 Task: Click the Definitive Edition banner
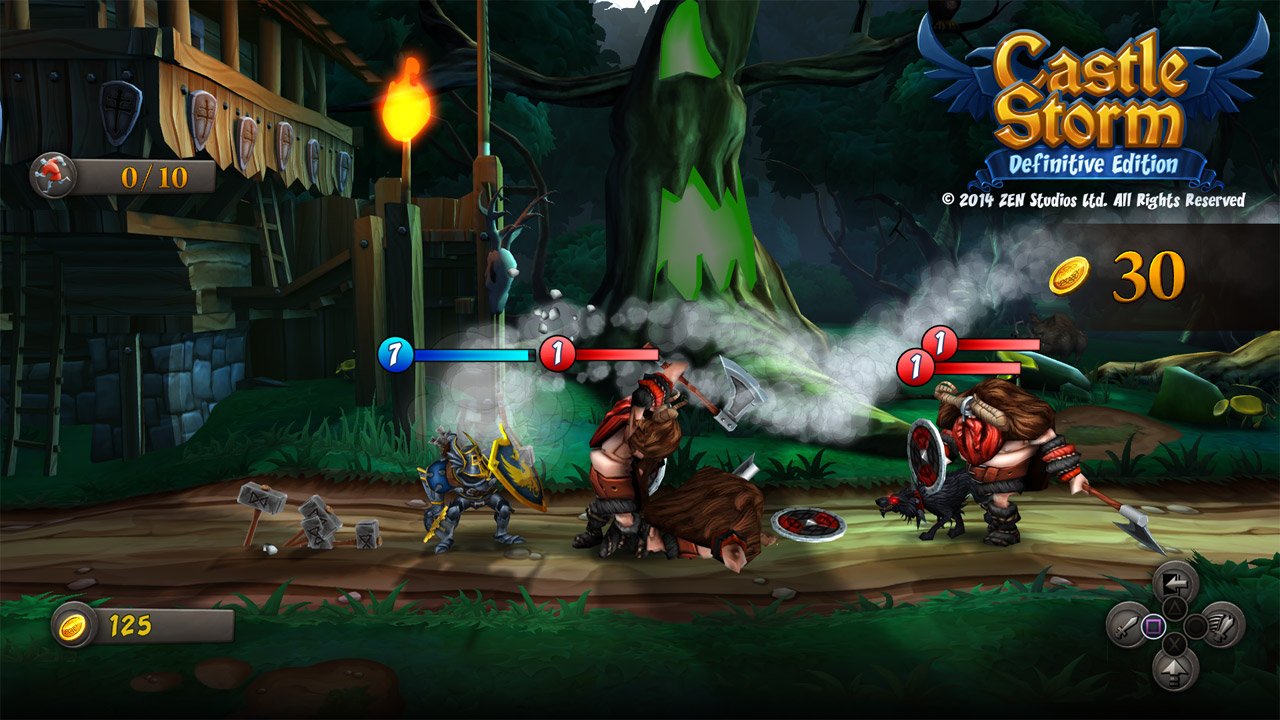coord(1092,161)
